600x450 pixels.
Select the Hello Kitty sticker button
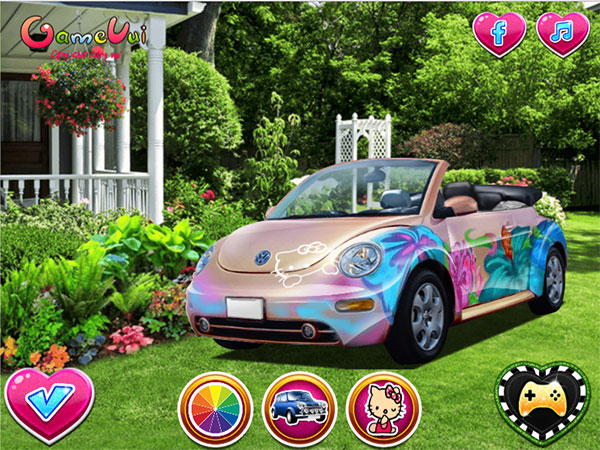pyautogui.click(x=383, y=409)
